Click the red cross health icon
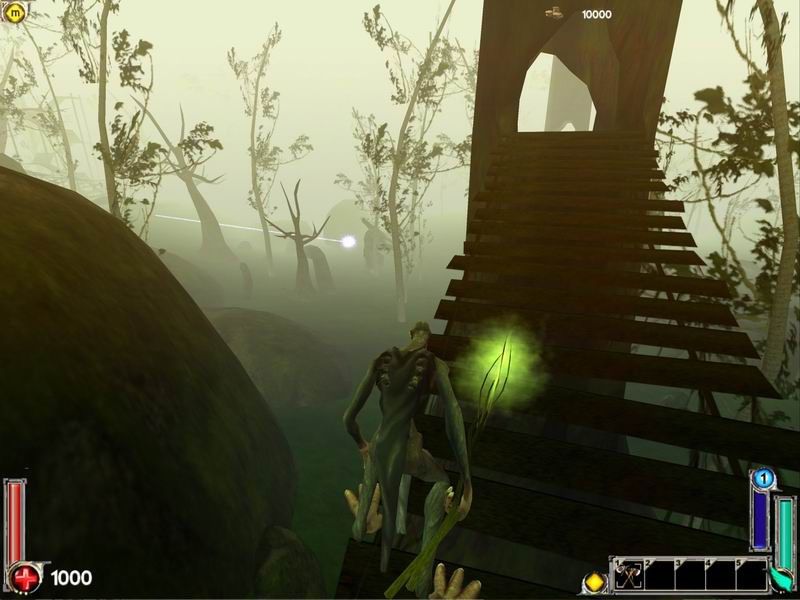Image resolution: width=800 pixels, height=600 pixels. pos(23,578)
